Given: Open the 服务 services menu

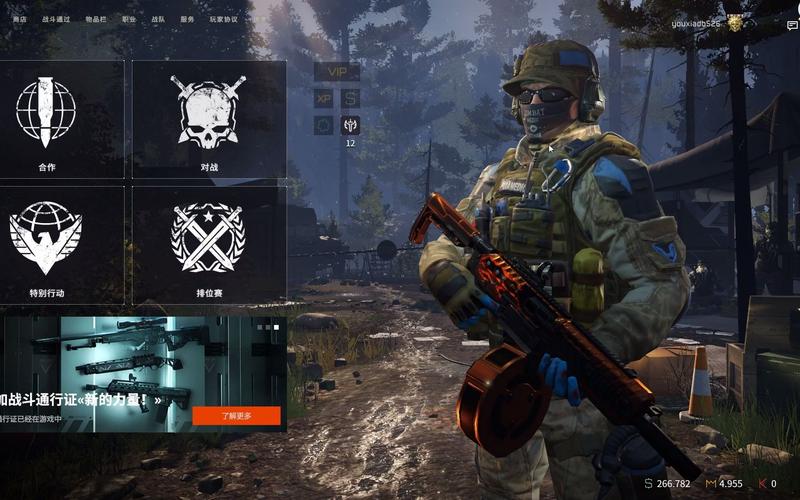Looking at the screenshot, I should click(x=187, y=19).
